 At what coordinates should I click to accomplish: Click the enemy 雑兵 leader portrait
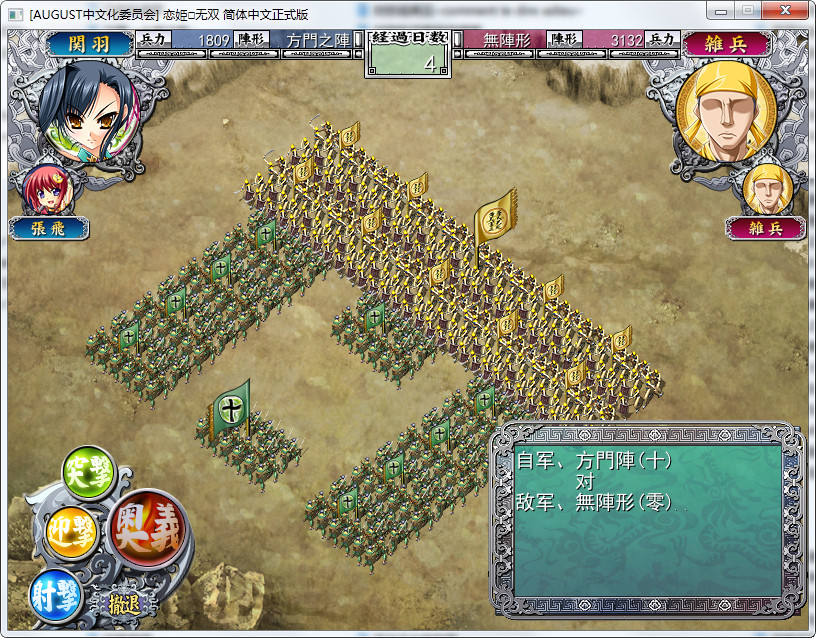pyautogui.click(x=725, y=110)
